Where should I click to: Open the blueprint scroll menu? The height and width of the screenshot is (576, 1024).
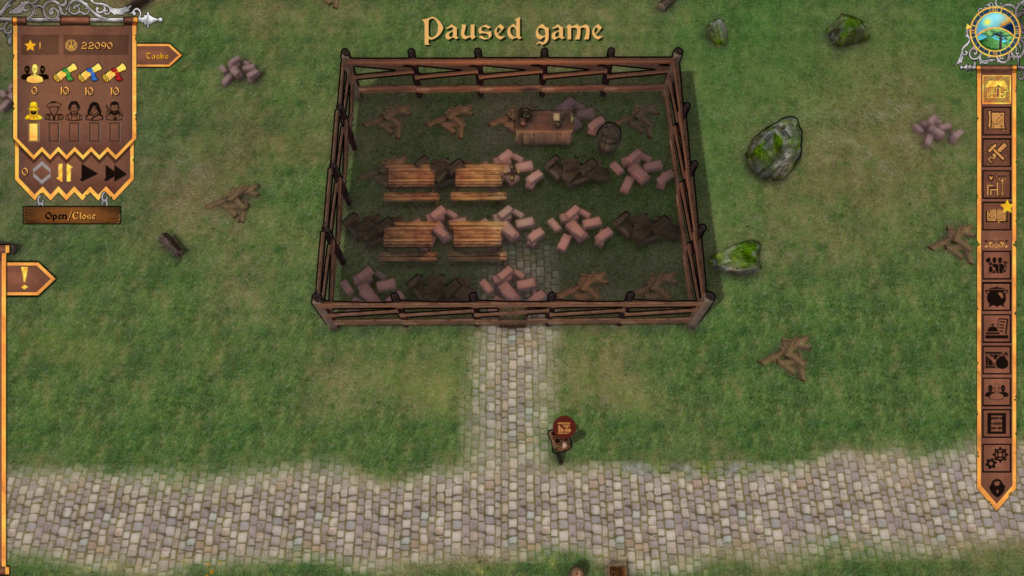tap(995, 121)
